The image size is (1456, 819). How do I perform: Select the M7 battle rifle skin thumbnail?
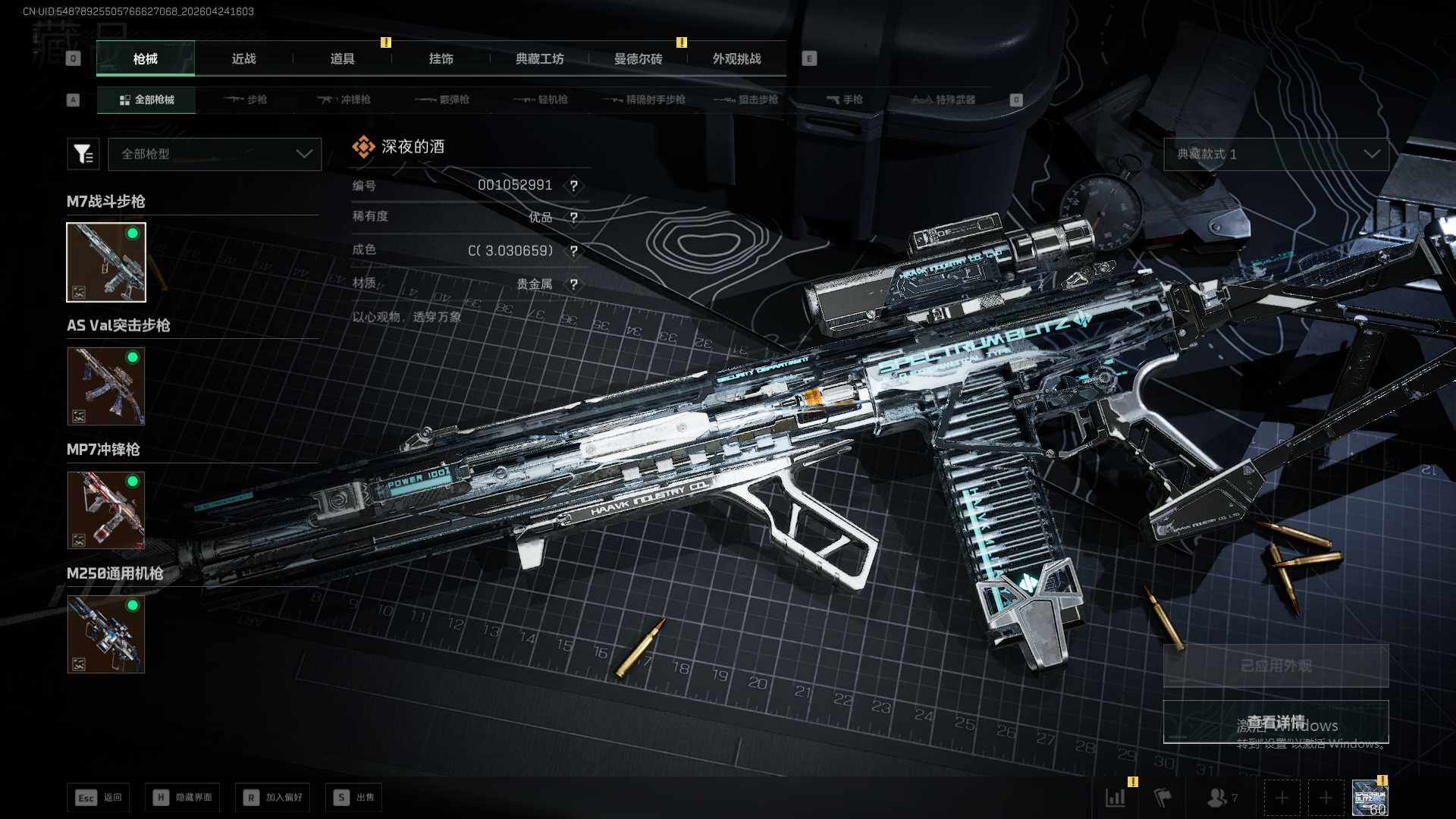click(106, 262)
